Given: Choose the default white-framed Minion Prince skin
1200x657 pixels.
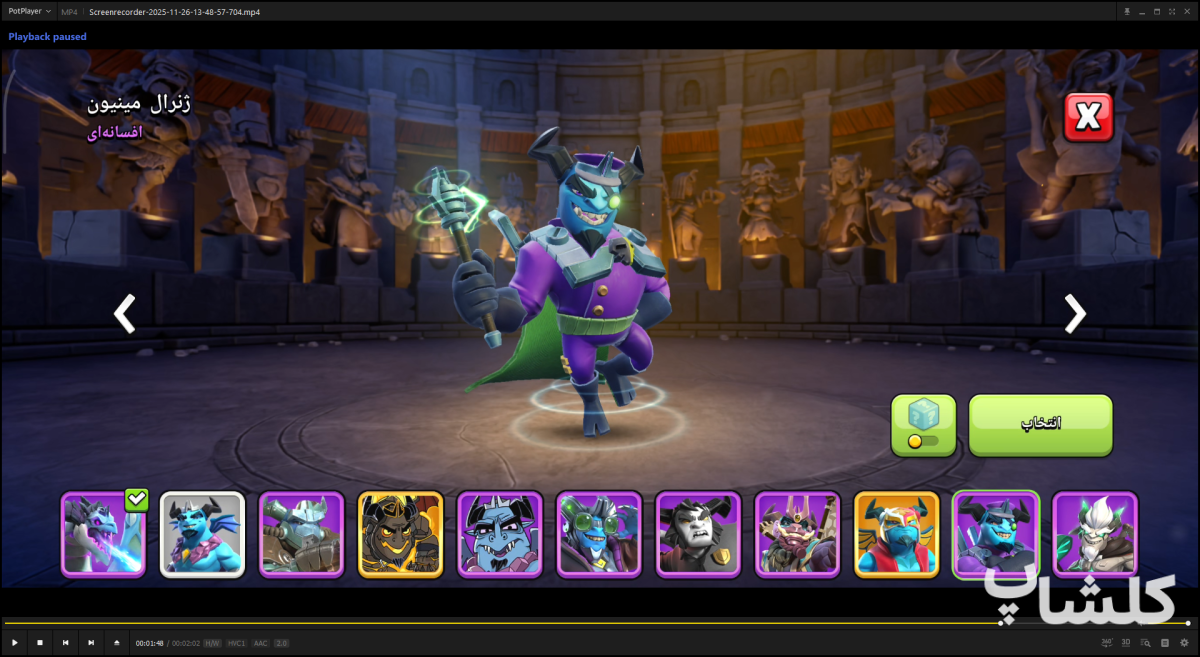Looking at the screenshot, I should 202,535.
